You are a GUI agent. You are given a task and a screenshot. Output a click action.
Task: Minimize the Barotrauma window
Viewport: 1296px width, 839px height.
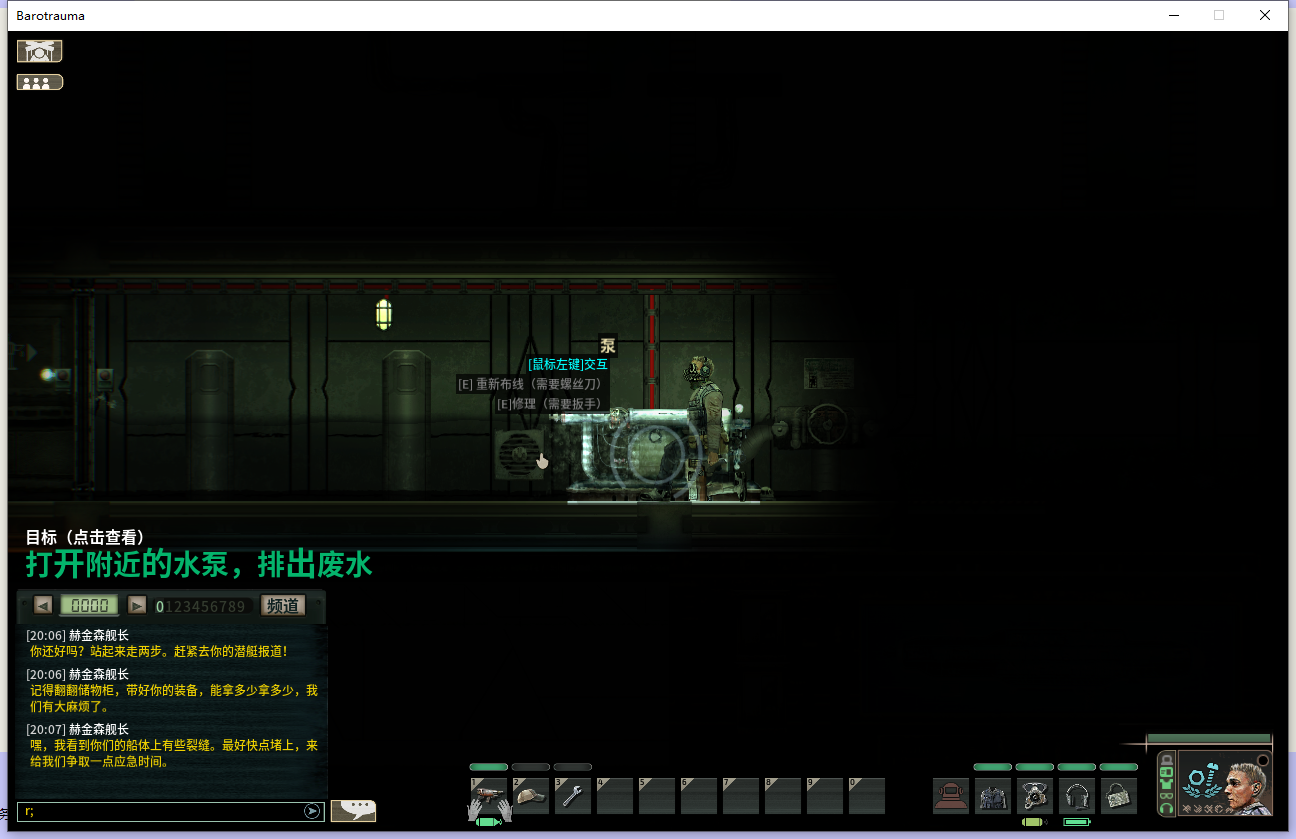(x=1173, y=15)
